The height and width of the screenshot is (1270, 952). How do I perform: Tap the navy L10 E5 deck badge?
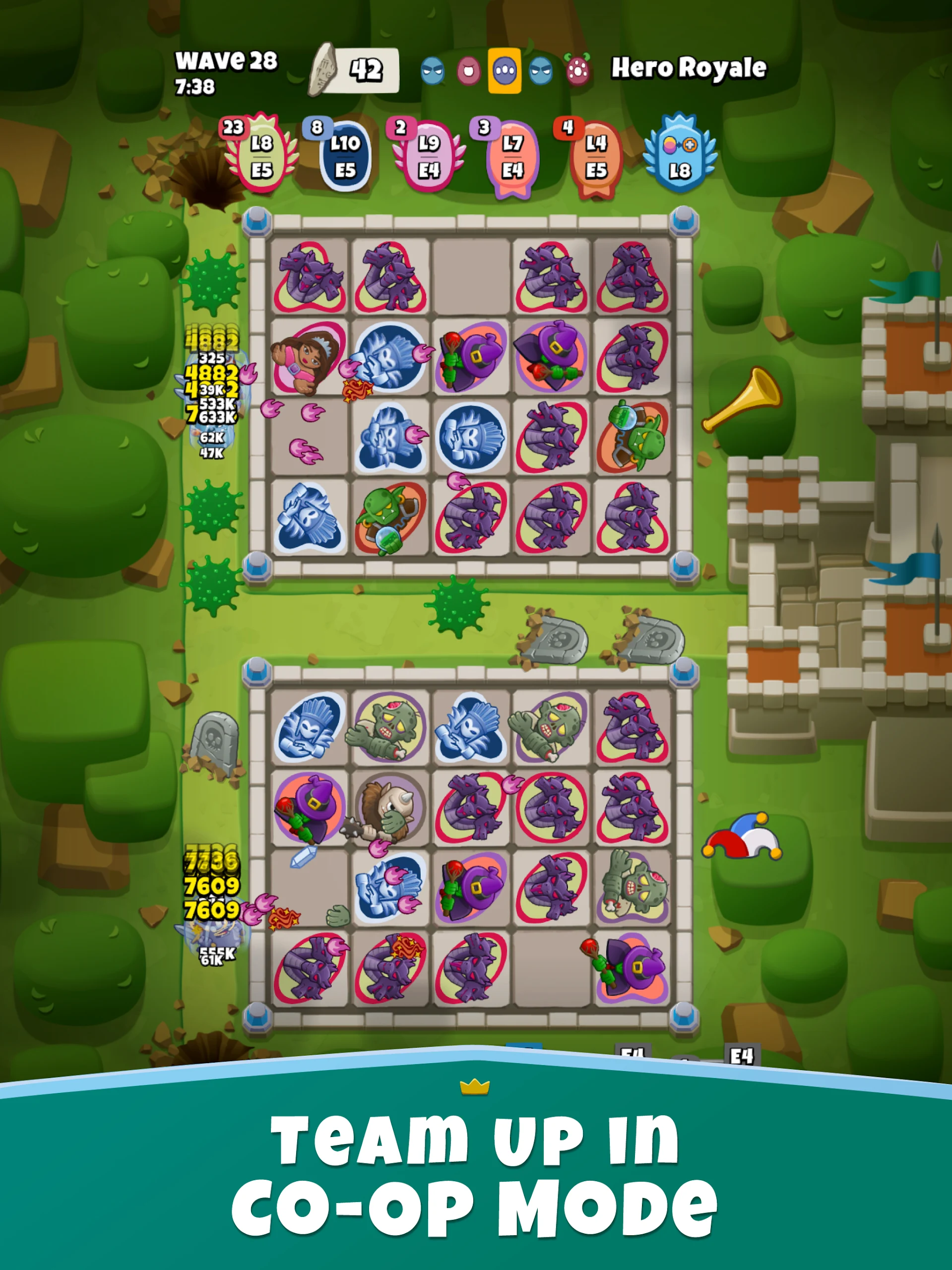pyautogui.click(x=345, y=156)
